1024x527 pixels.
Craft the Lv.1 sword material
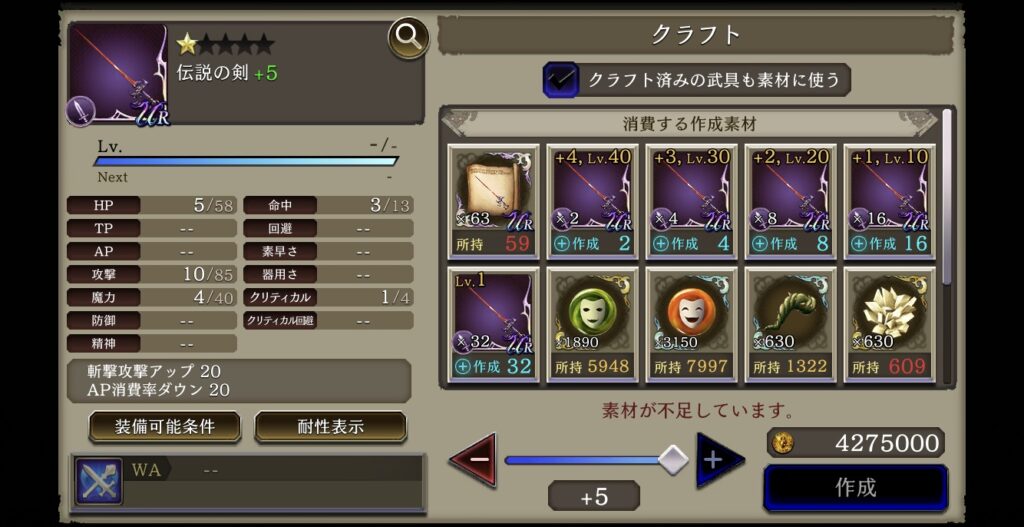(x=493, y=367)
